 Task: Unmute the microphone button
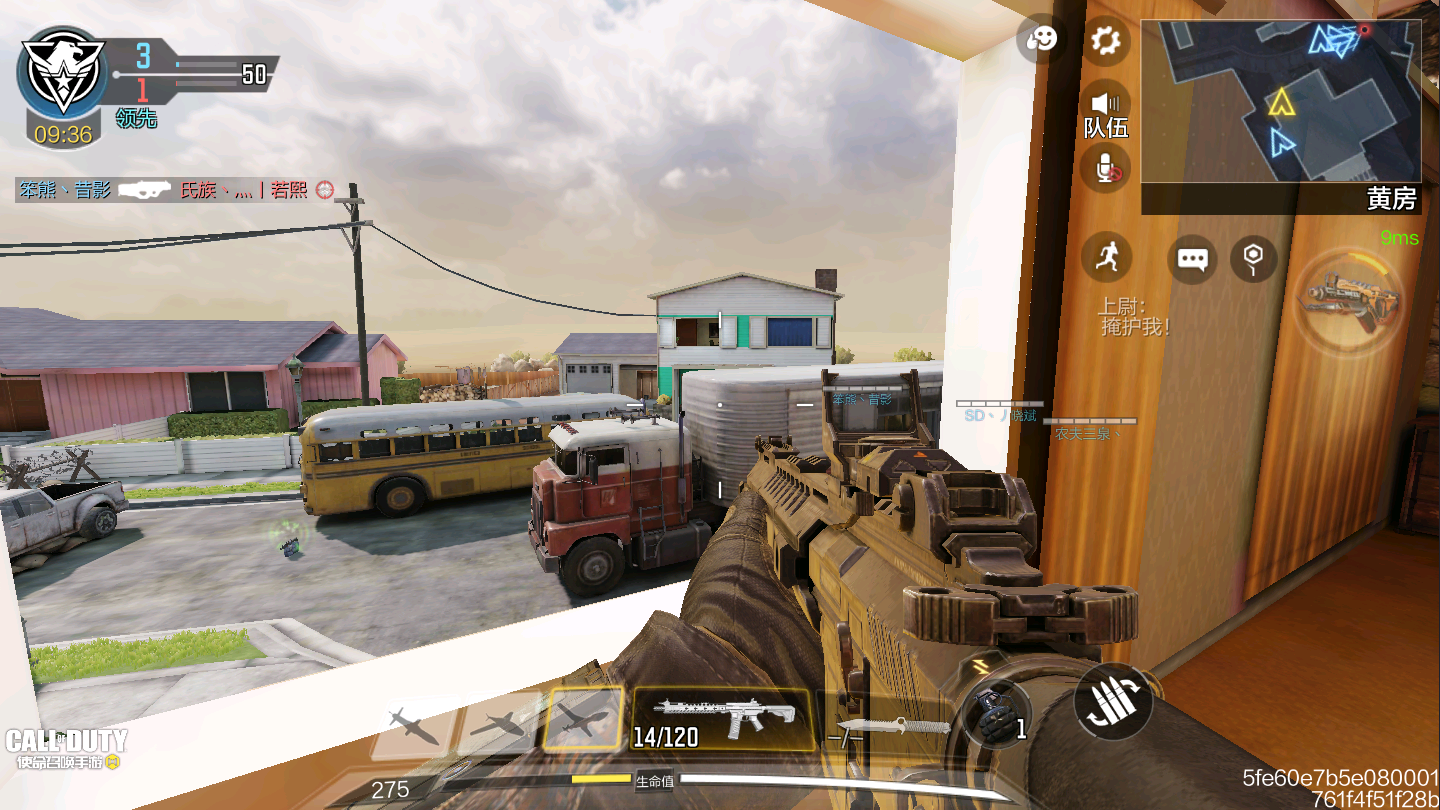[1105, 168]
